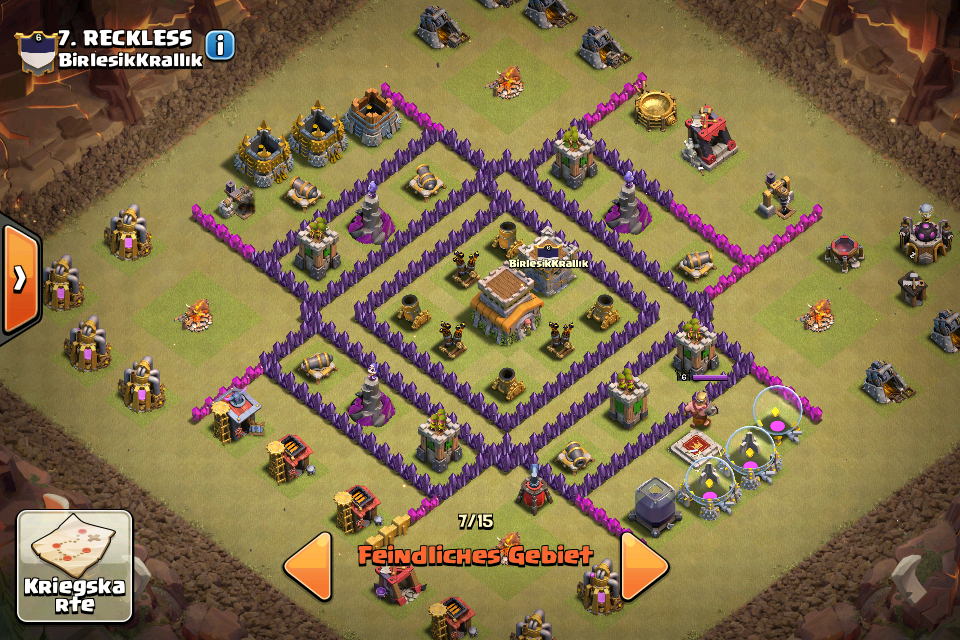Open the blue info button beside RECKLESS
Image resolution: width=960 pixels, height=640 pixels.
tap(220, 44)
